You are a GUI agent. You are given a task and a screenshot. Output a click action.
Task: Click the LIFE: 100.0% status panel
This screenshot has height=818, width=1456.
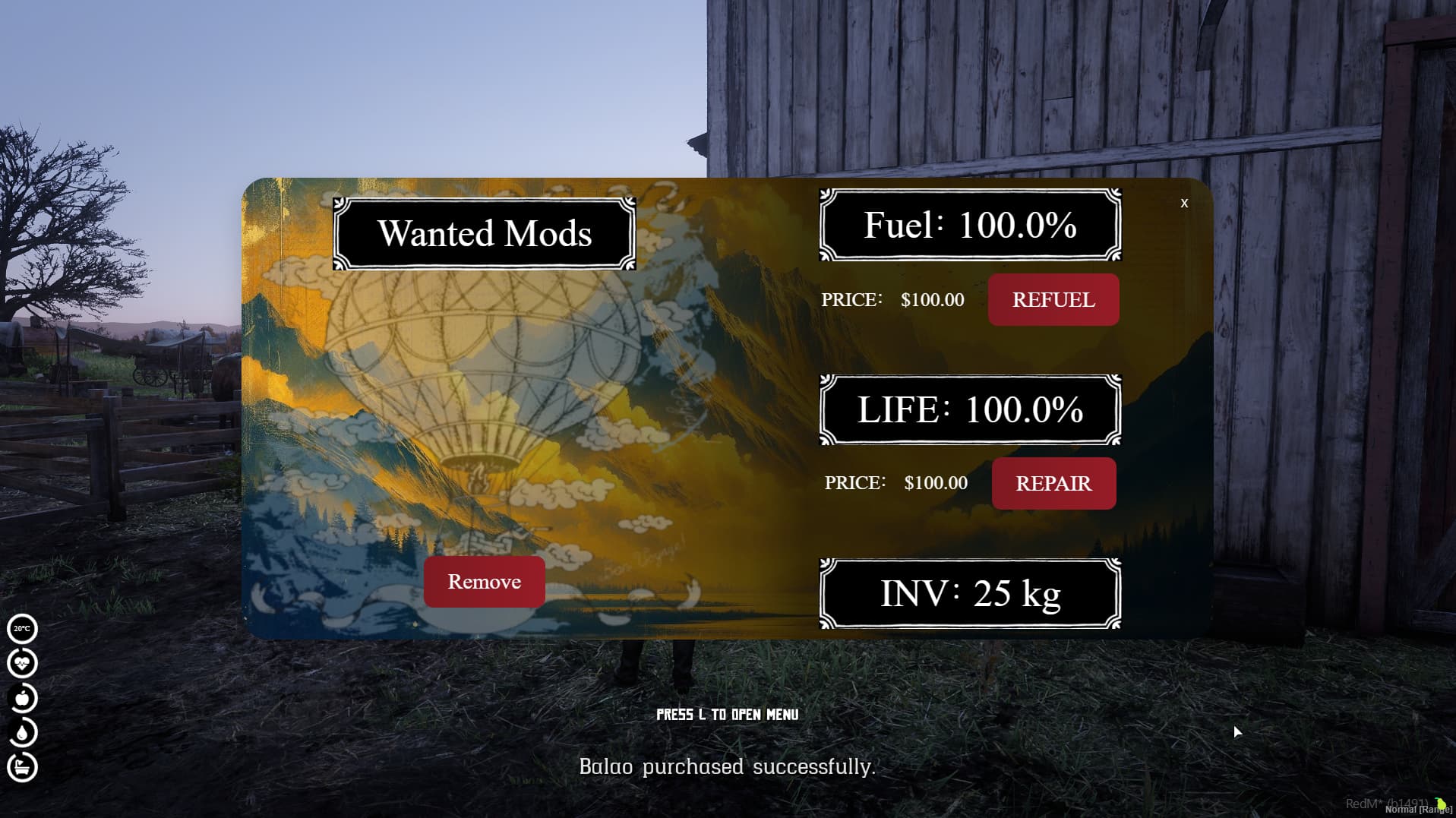(x=970, y=410)
